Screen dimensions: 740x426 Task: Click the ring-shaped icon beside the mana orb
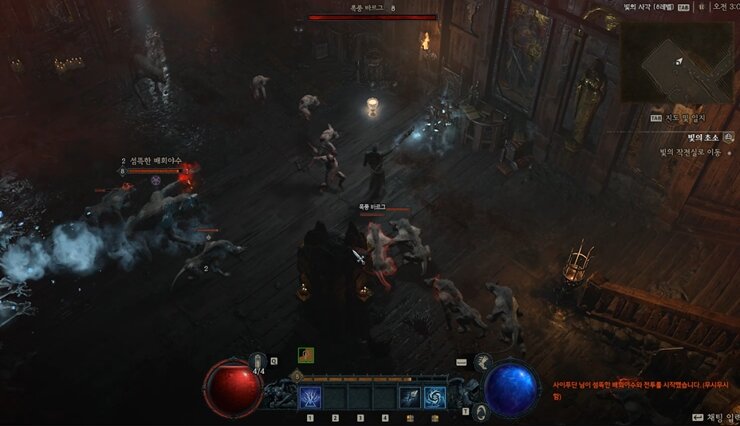coord(480,411)
